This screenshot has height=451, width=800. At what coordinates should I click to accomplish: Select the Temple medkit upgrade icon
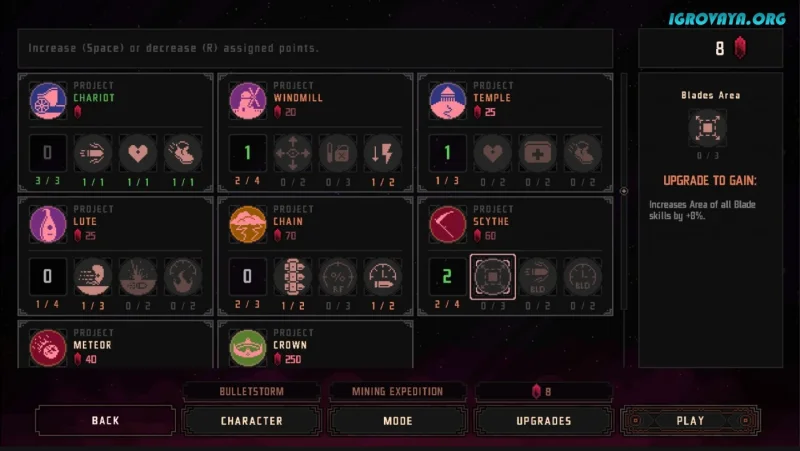pos(538,154)
